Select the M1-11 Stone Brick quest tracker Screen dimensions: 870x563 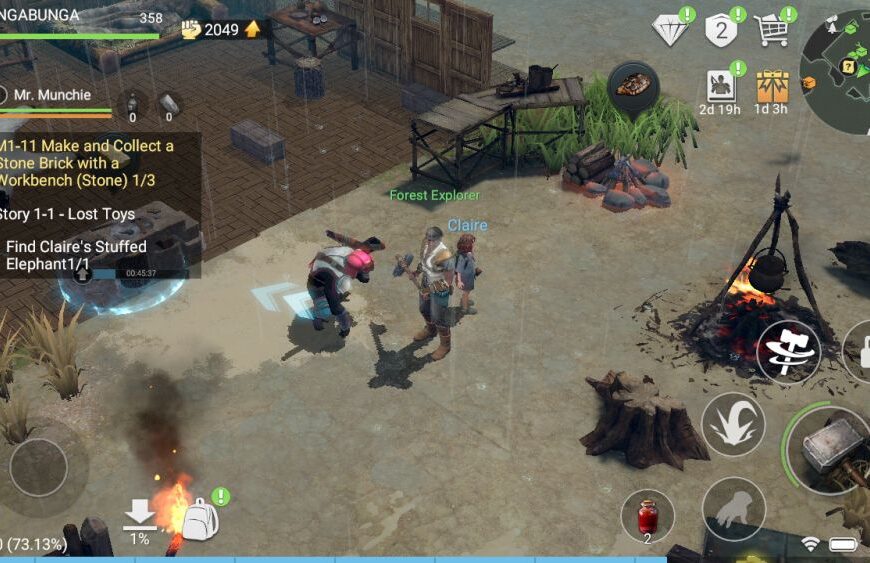(92, 163)
